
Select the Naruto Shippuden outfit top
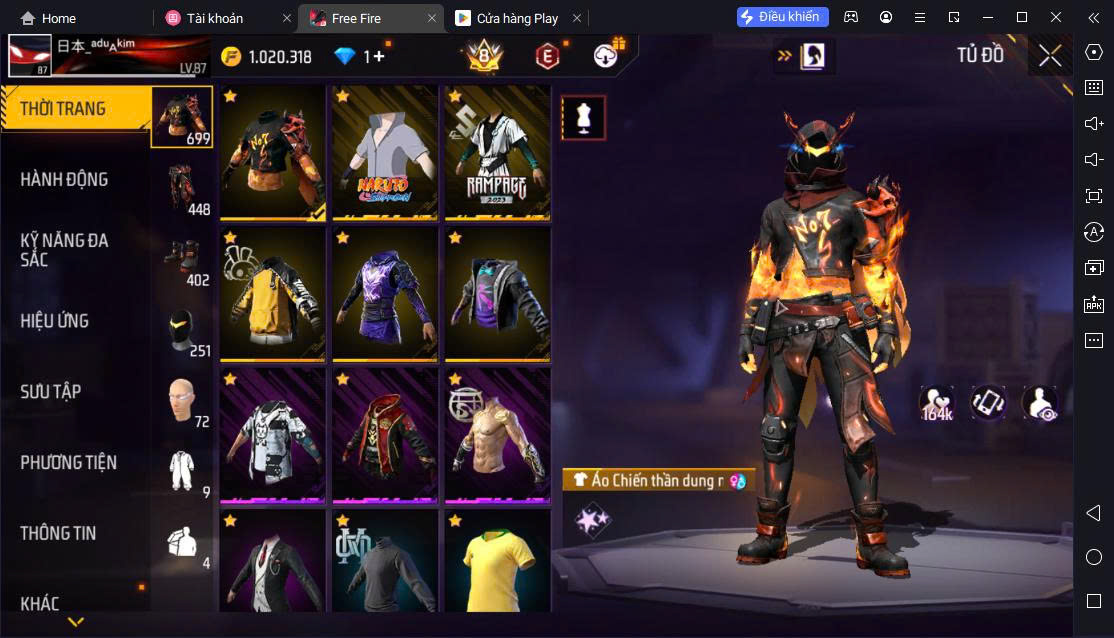(x=385, y=152)
